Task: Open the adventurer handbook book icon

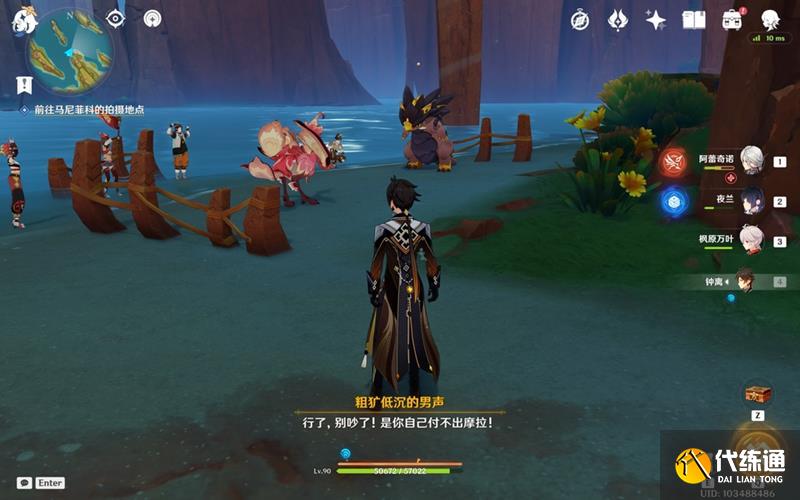Action: 694,20
